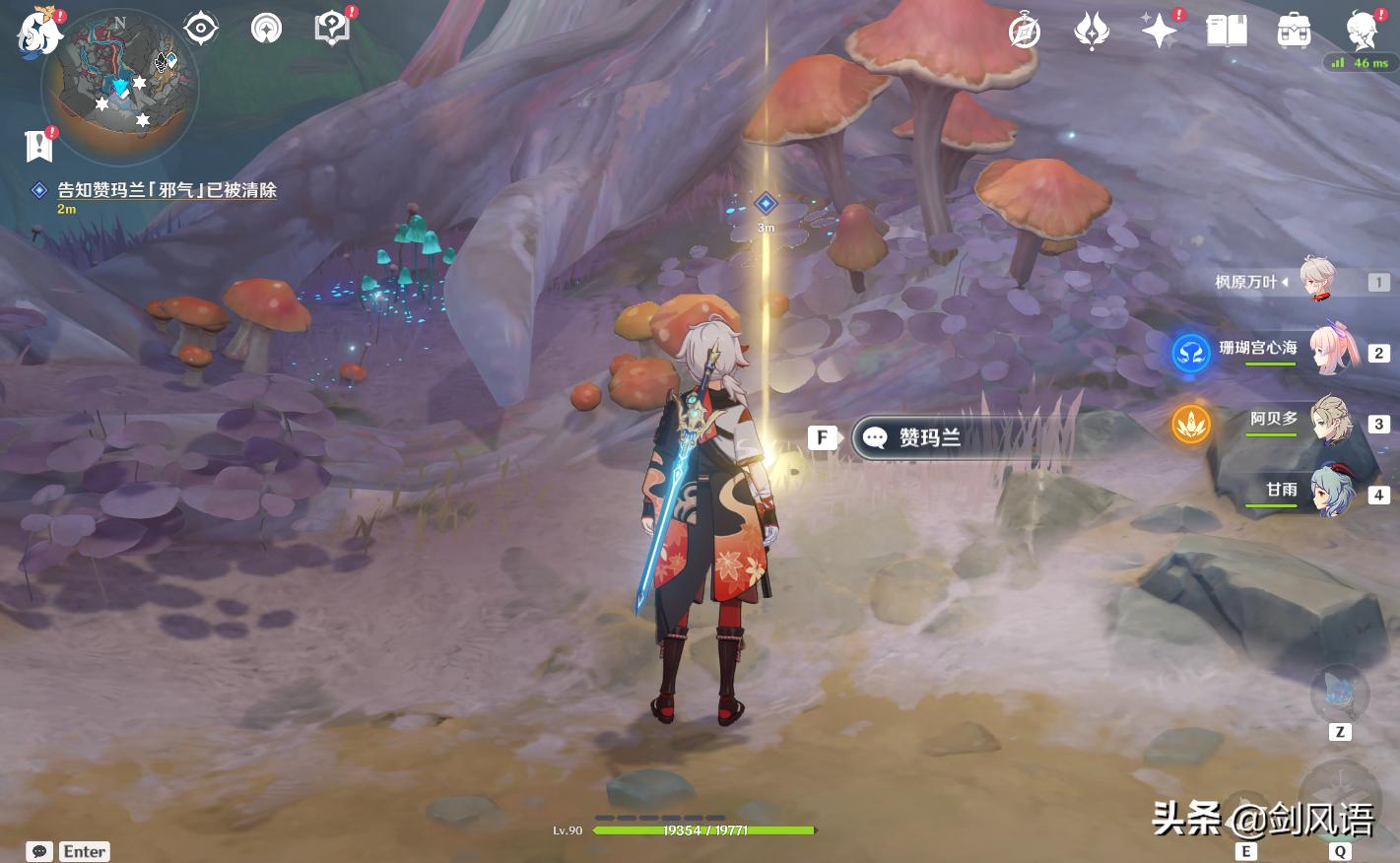The height and width of the screenshot is (863, 1400).
Task: Click the Enter chat button
Action: 84,851
